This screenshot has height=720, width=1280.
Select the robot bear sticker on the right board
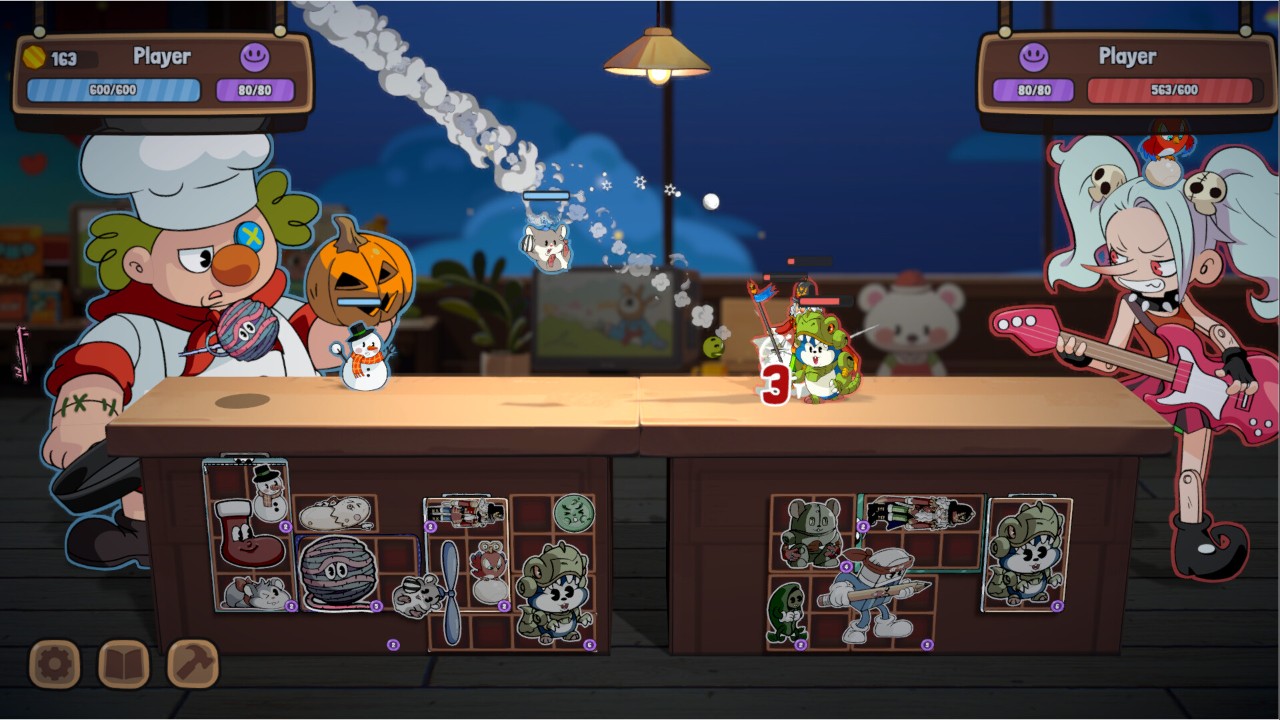(x=813, y=532)
